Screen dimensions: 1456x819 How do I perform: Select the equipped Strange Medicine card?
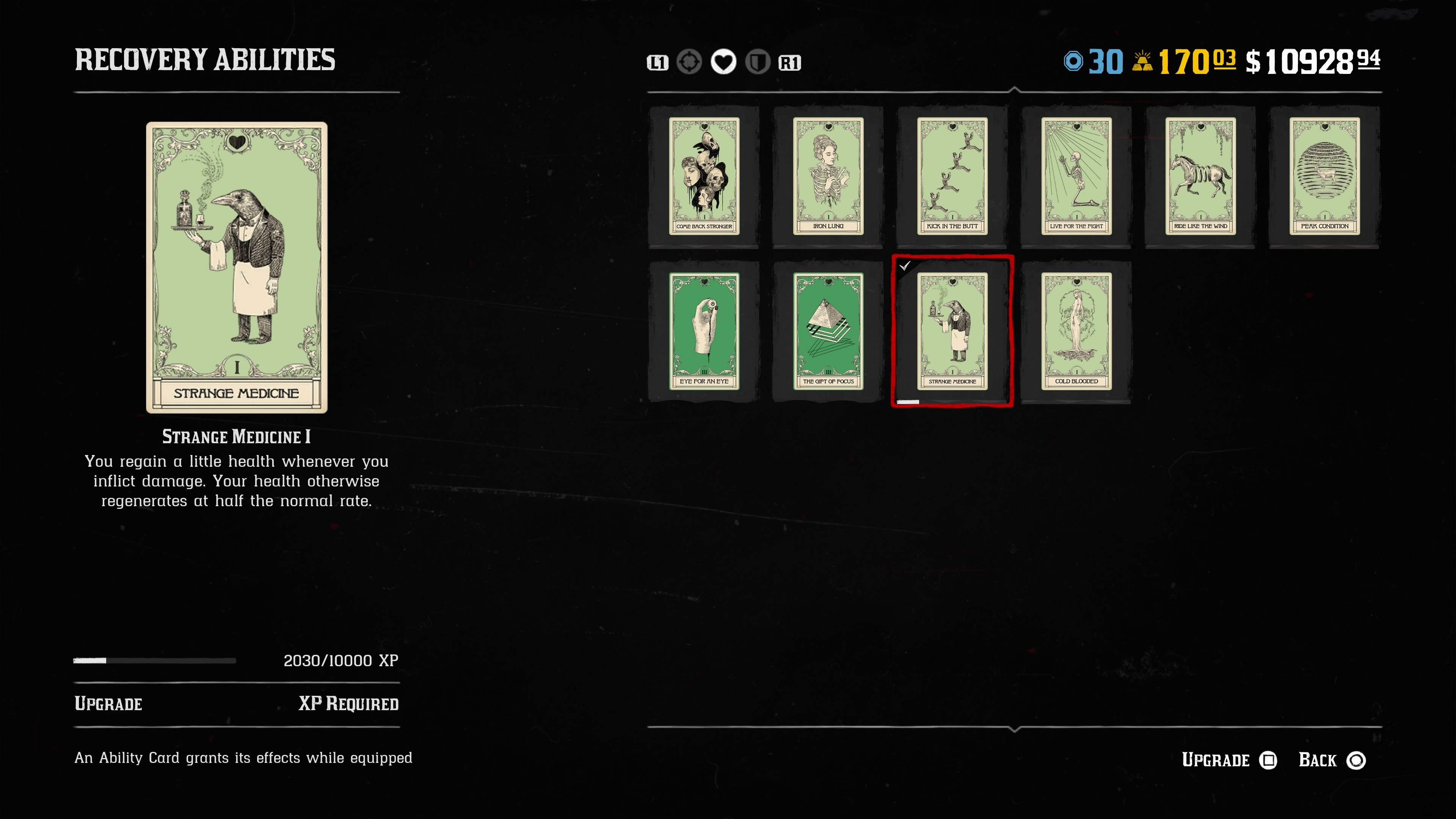click(952, 331)
